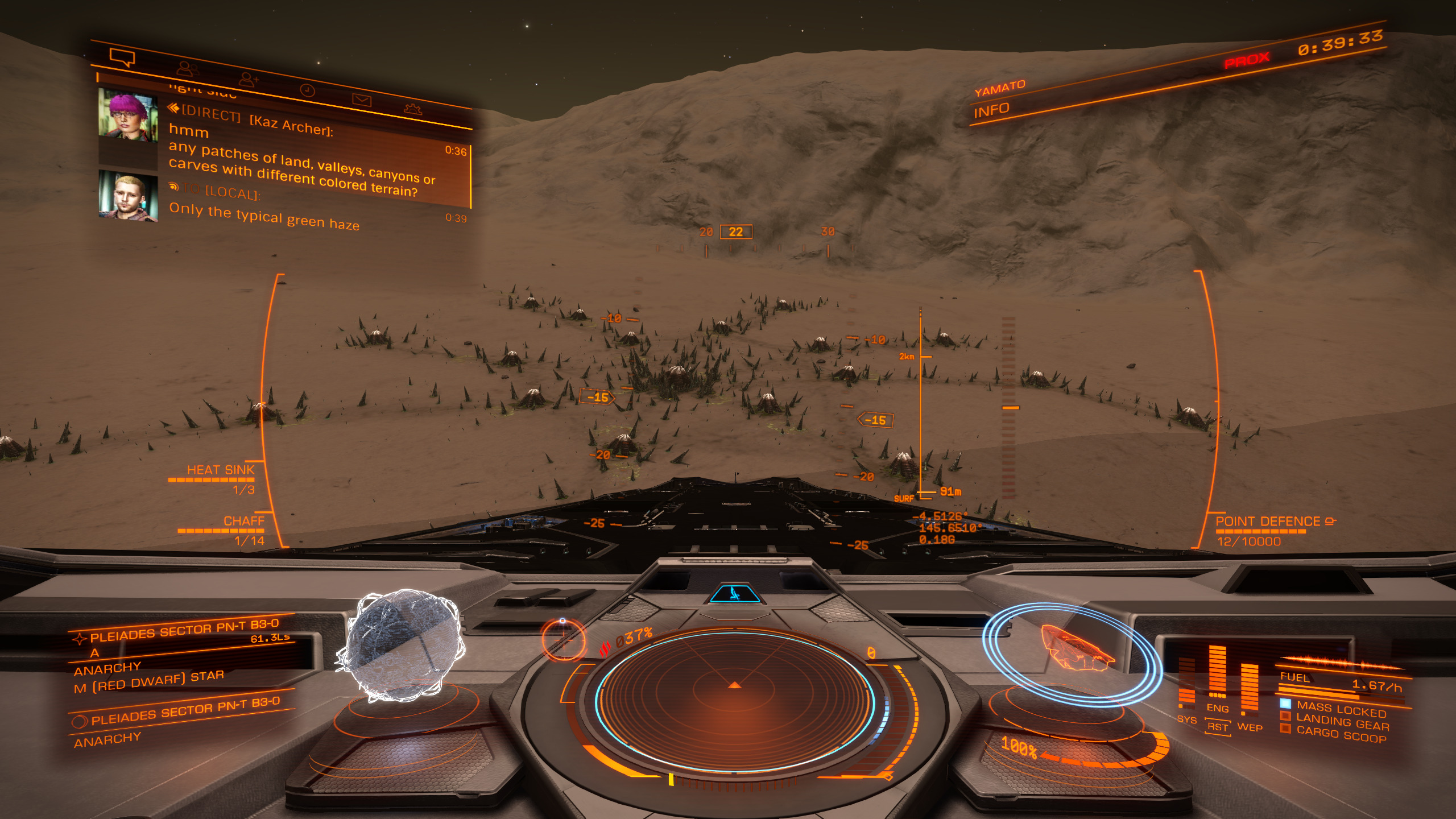Select the CHAFF launcher indicator
This screenshot has height=819, width=1456.
243,522
